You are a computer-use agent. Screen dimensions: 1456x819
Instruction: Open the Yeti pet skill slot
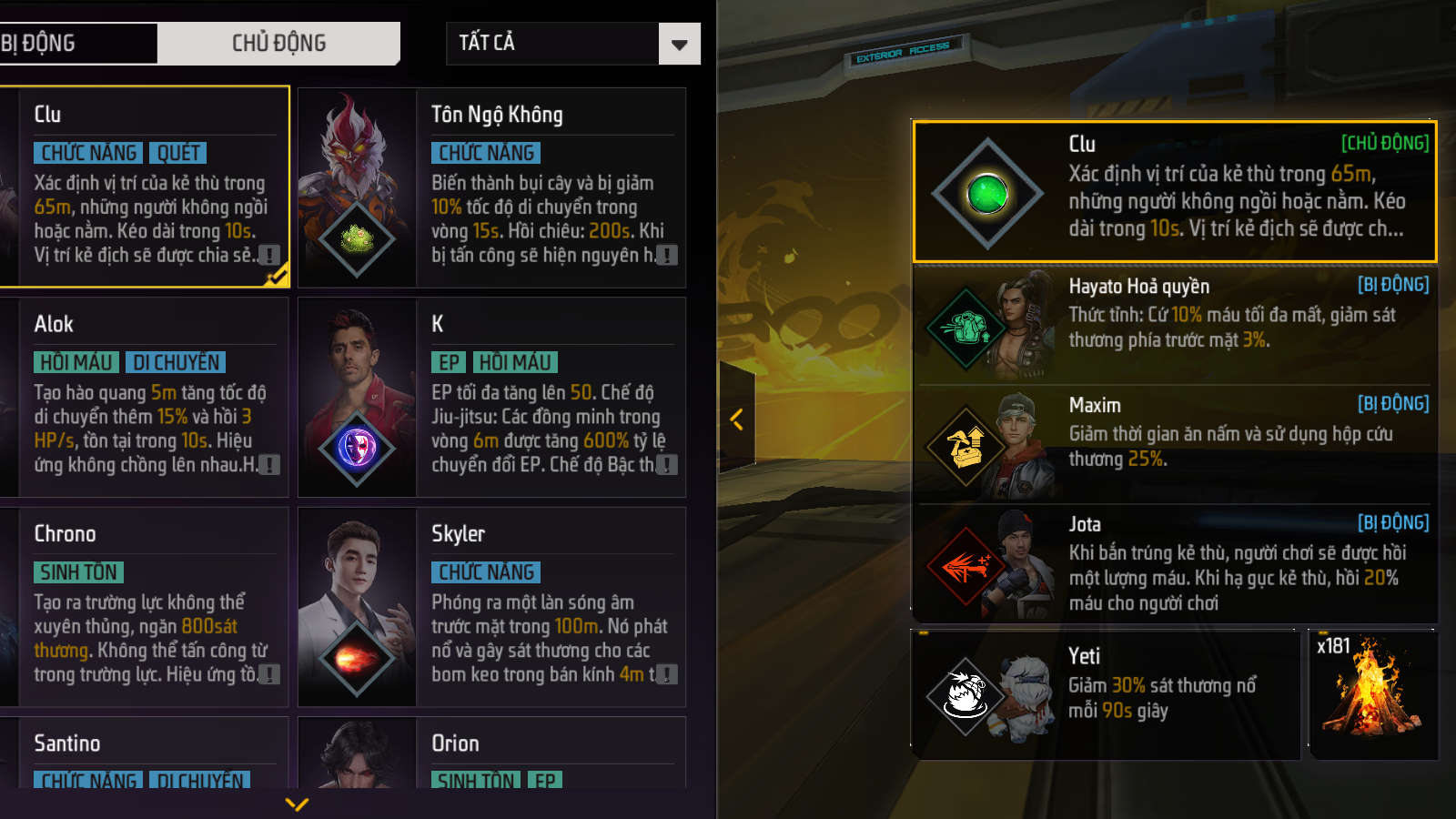point(1105,693)
